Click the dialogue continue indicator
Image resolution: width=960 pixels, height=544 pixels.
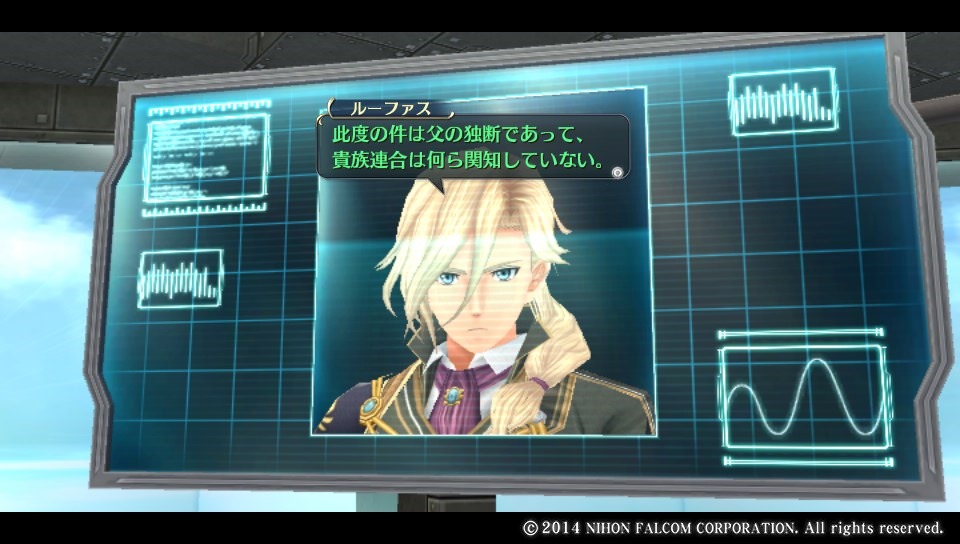(x=618, y=172)
